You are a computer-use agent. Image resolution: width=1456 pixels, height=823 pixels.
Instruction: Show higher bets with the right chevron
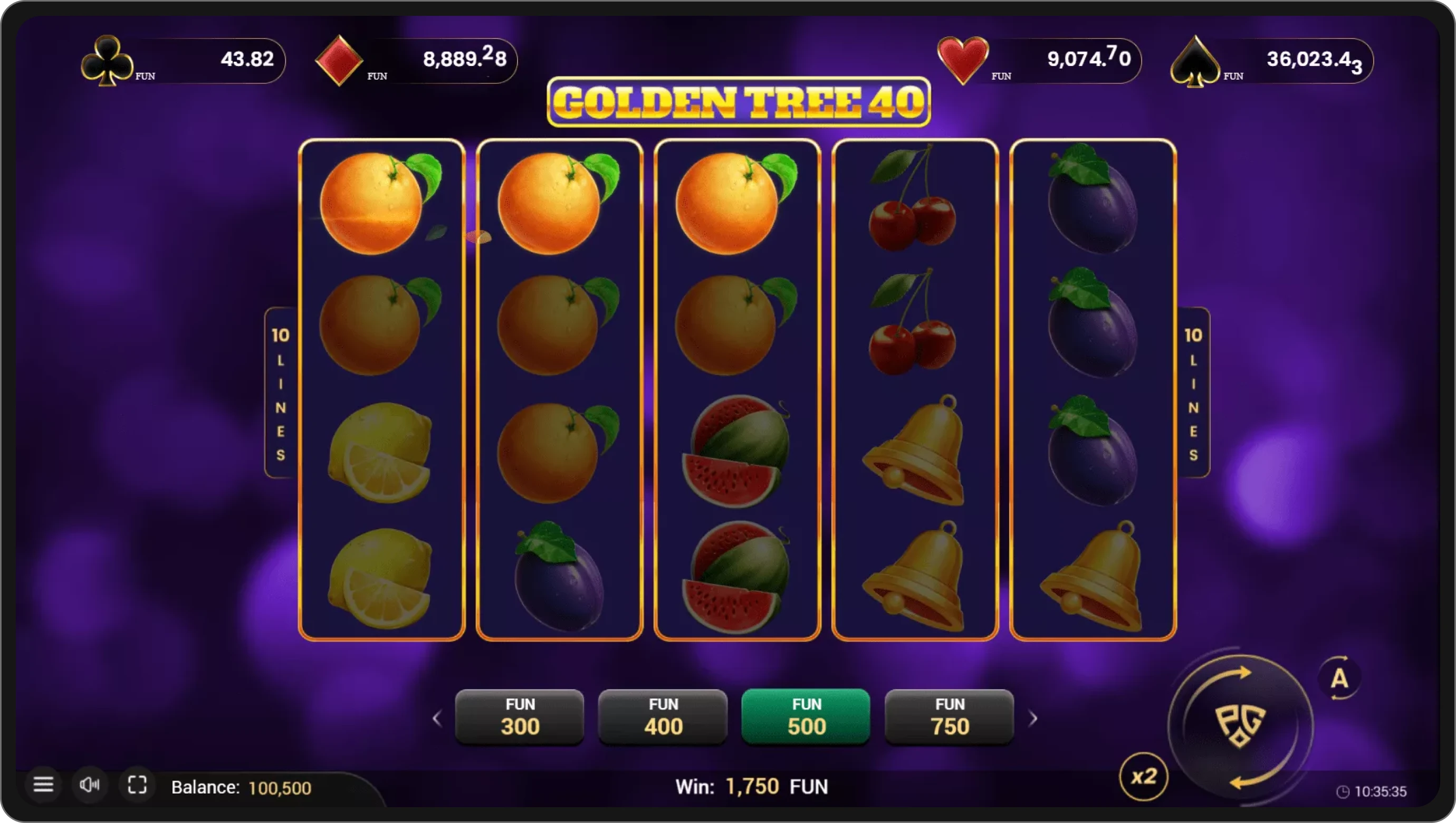(x=1033, y=718)
